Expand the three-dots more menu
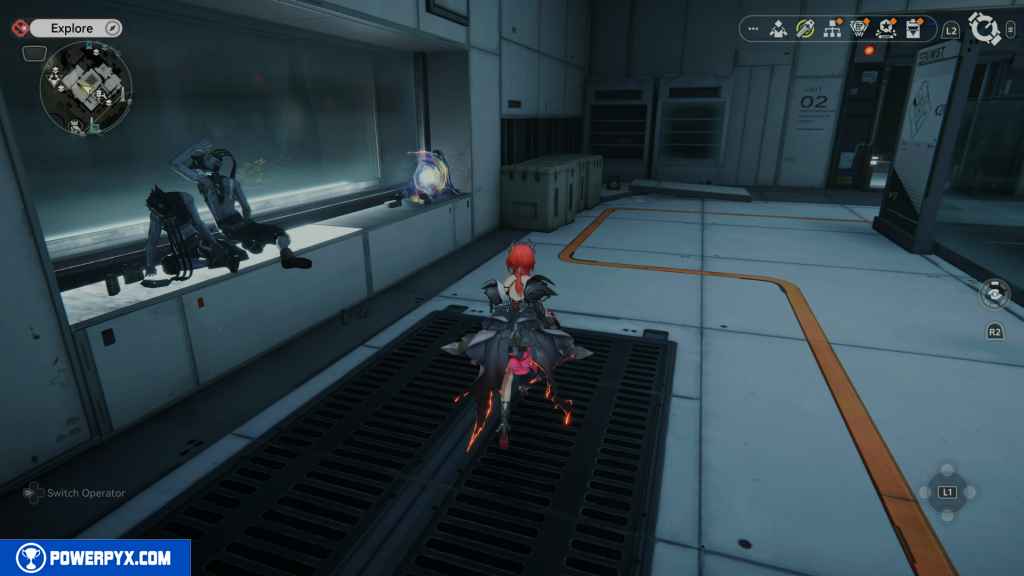 point(753,29)
